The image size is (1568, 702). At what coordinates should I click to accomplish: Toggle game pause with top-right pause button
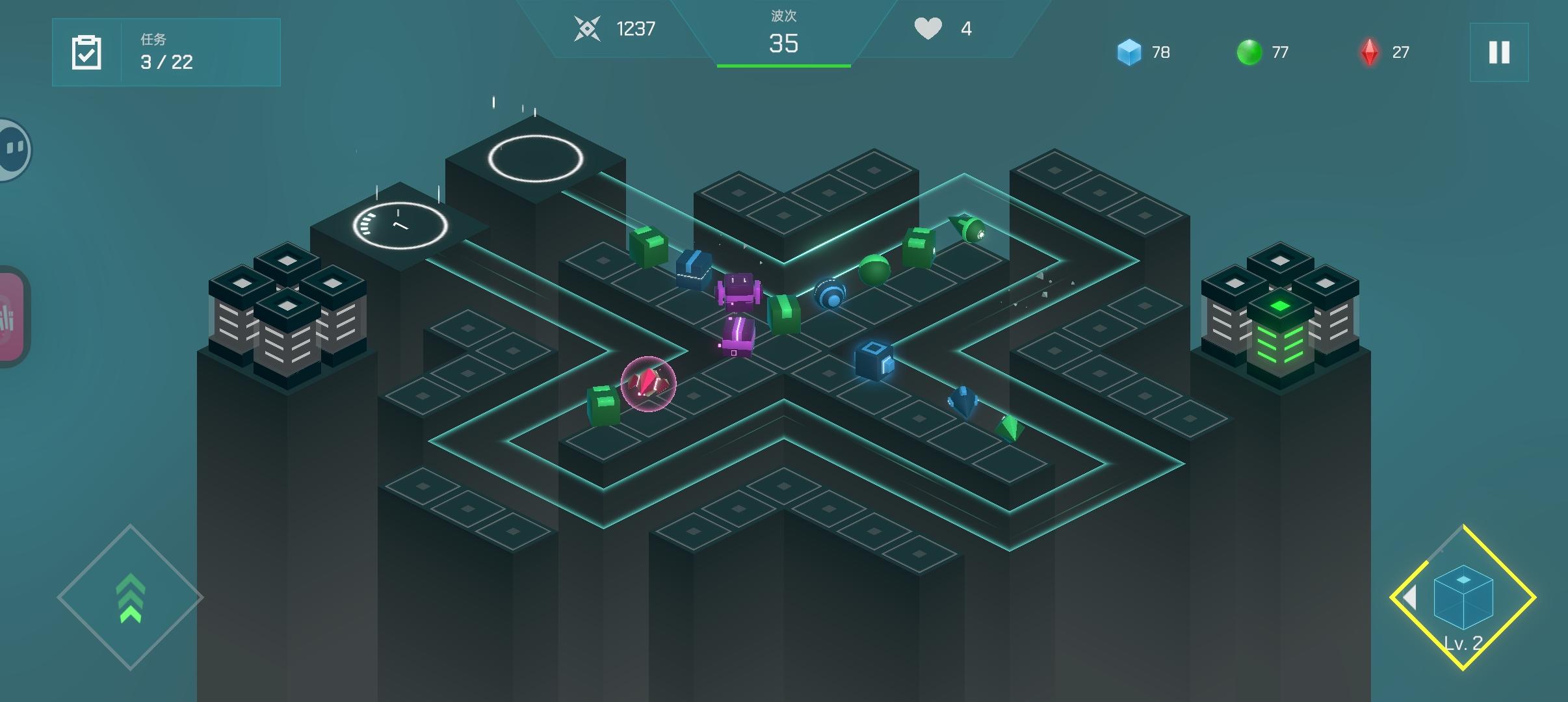1500,52
